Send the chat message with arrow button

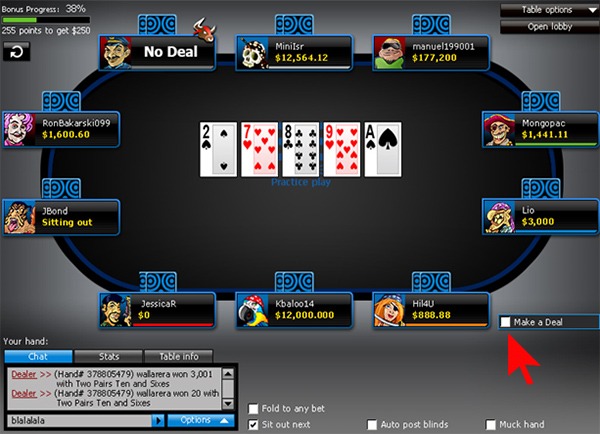(x=158, y=421)
